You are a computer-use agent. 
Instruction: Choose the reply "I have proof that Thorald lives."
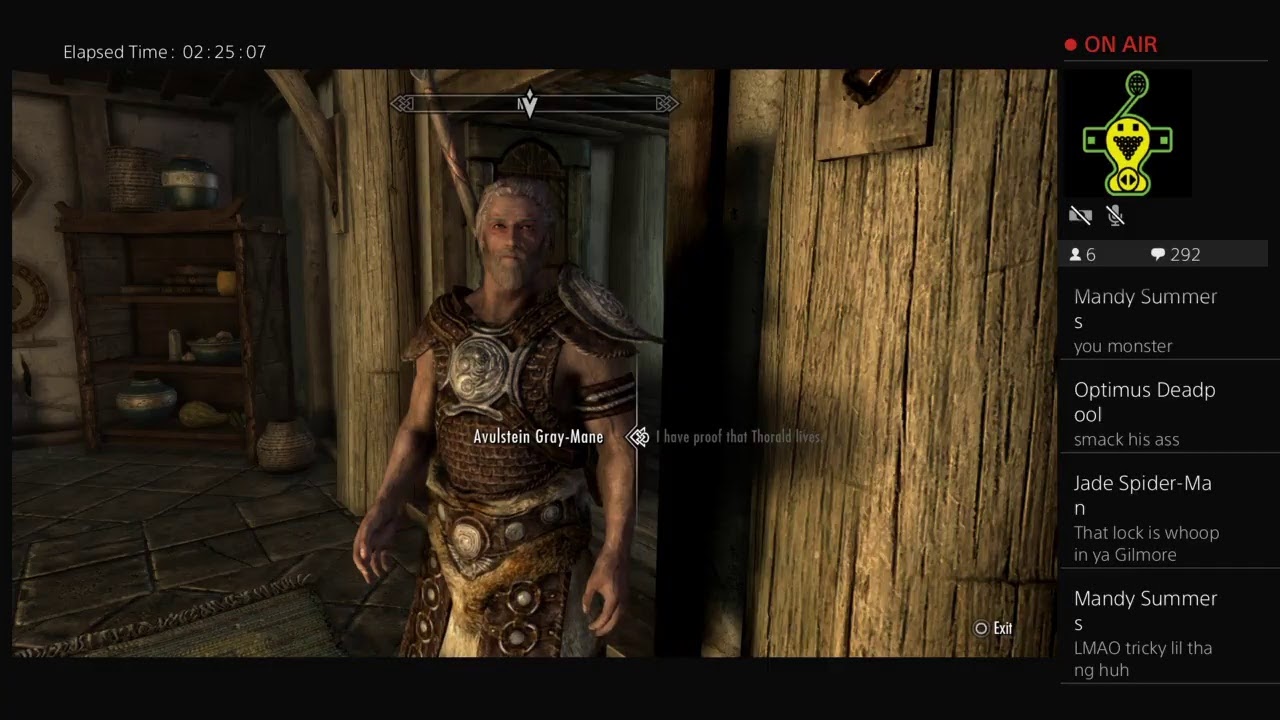(738, 437)
